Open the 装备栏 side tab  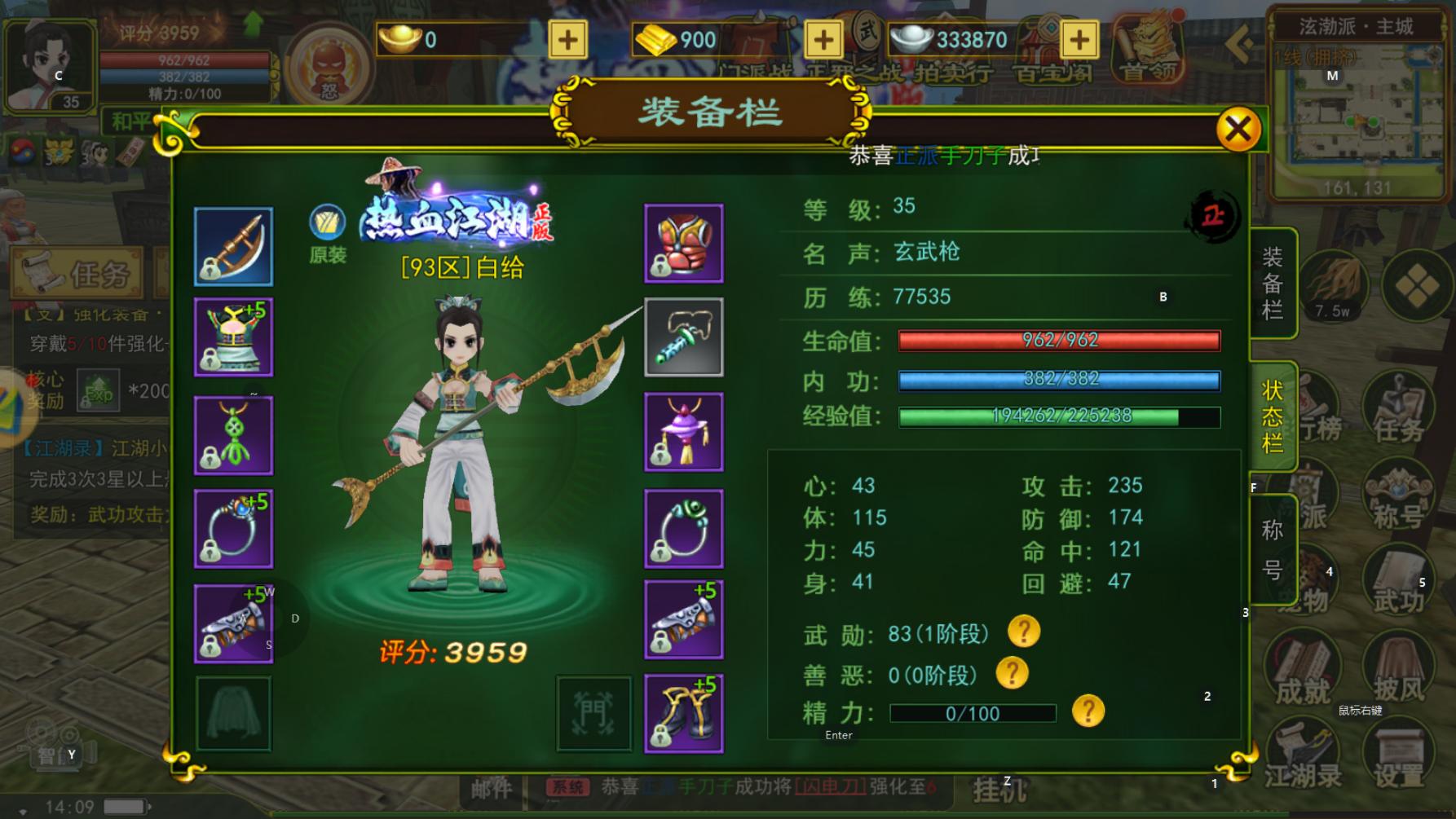click(1273, 284)
